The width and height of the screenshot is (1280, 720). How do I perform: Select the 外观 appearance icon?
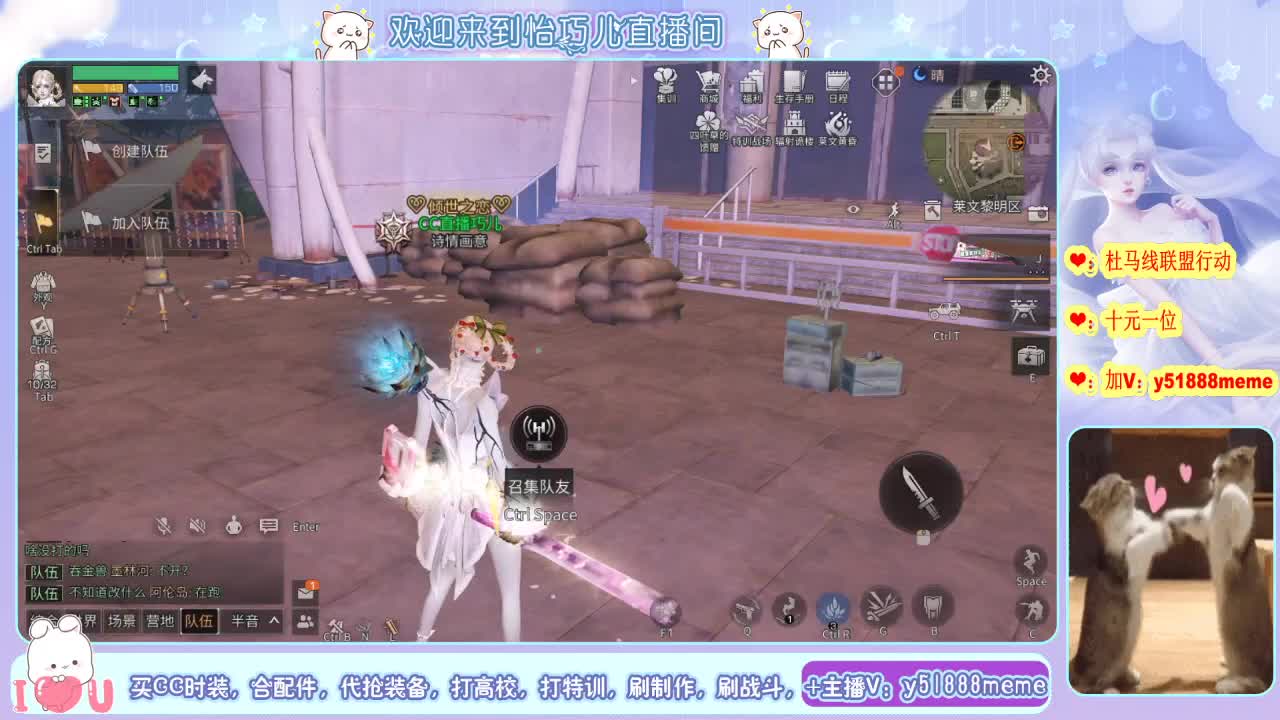click(41, 285)
